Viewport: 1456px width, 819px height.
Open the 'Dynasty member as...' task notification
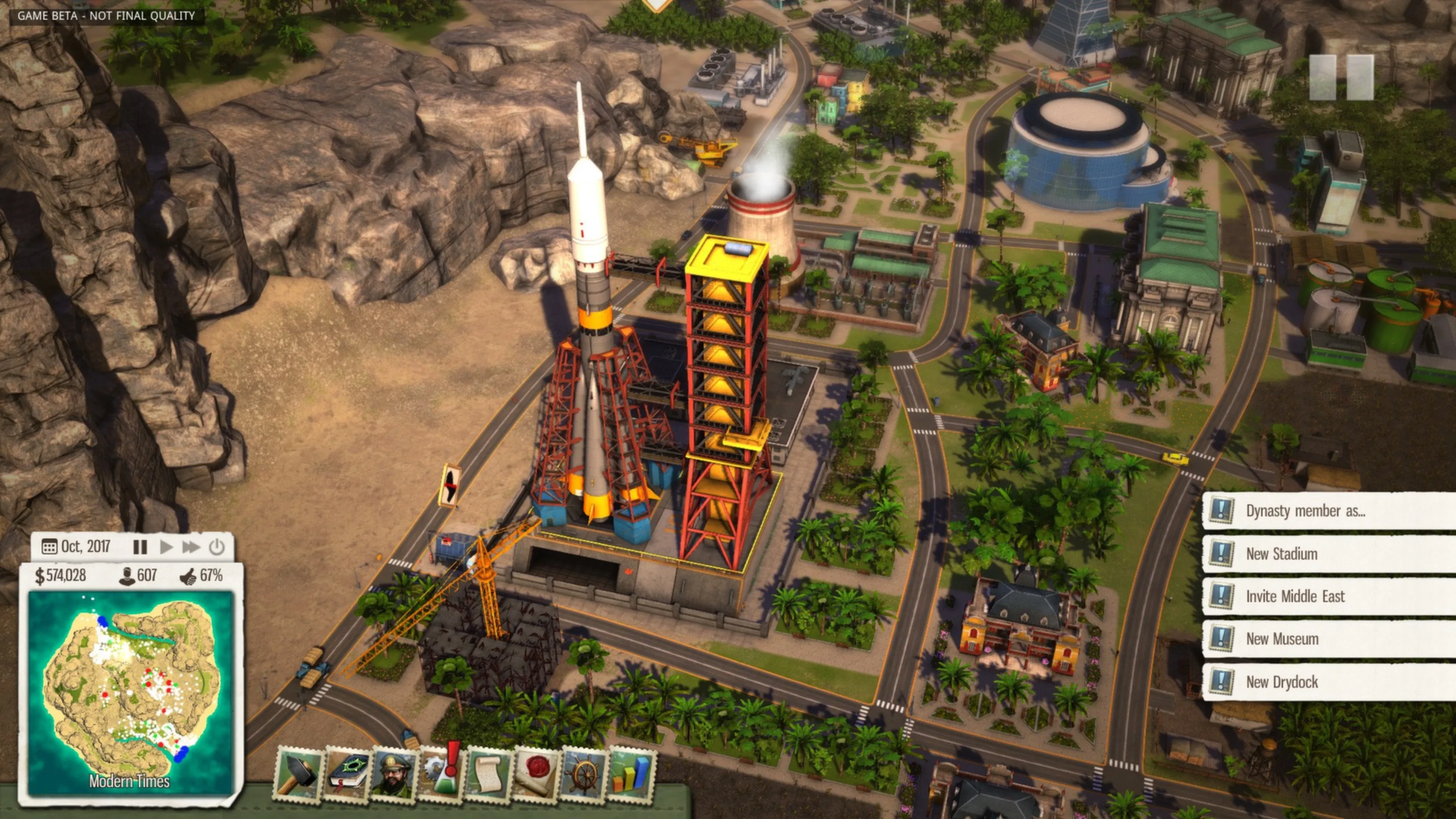click(1328, 511)
